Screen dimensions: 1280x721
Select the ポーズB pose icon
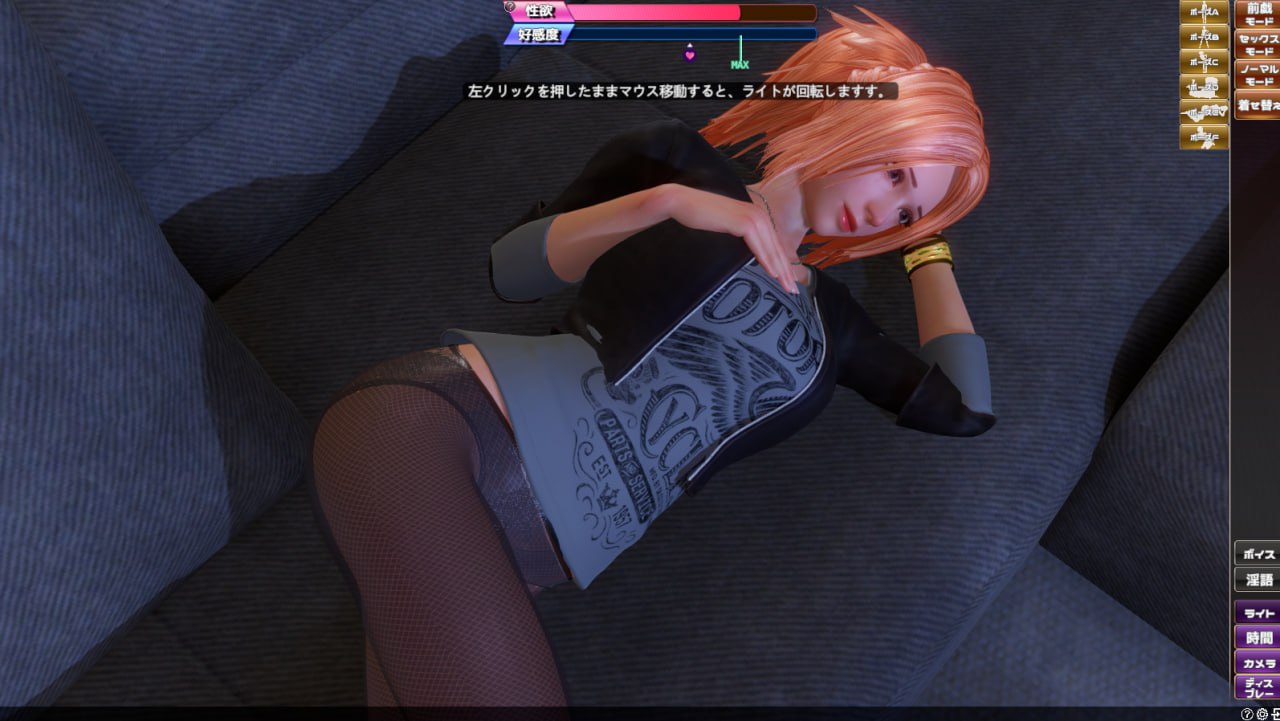(x=1203, y=38)
